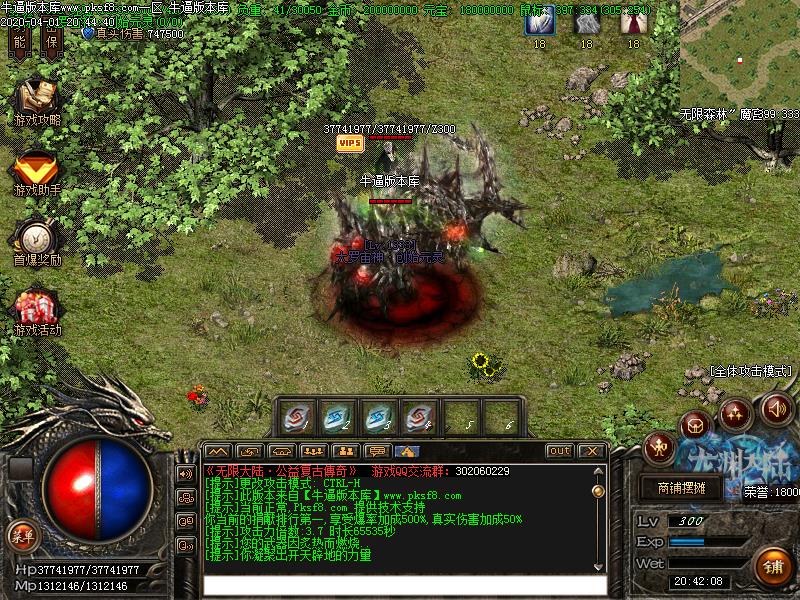Open the 游戏活动 game events icon
Viewport: 800px width, 600px height.
[37, 308]
